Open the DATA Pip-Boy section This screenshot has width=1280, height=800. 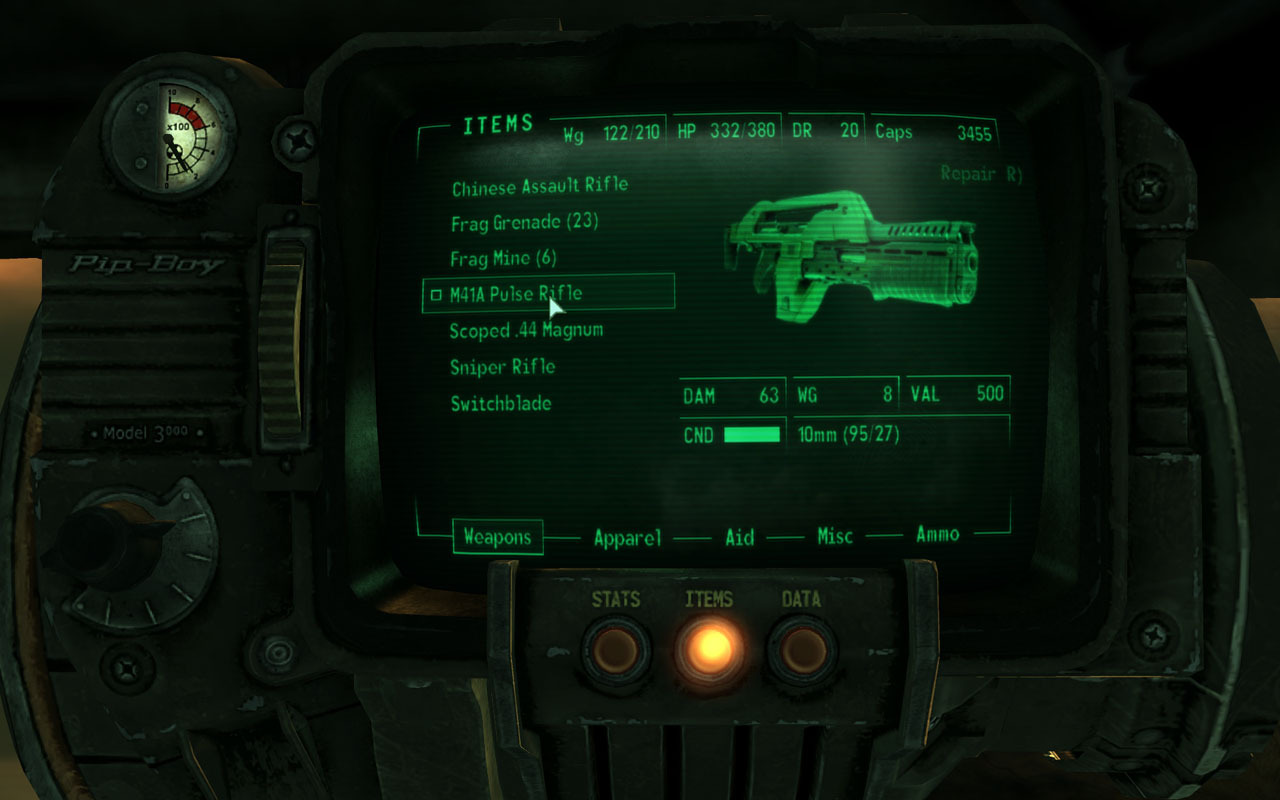coord(801,649)
